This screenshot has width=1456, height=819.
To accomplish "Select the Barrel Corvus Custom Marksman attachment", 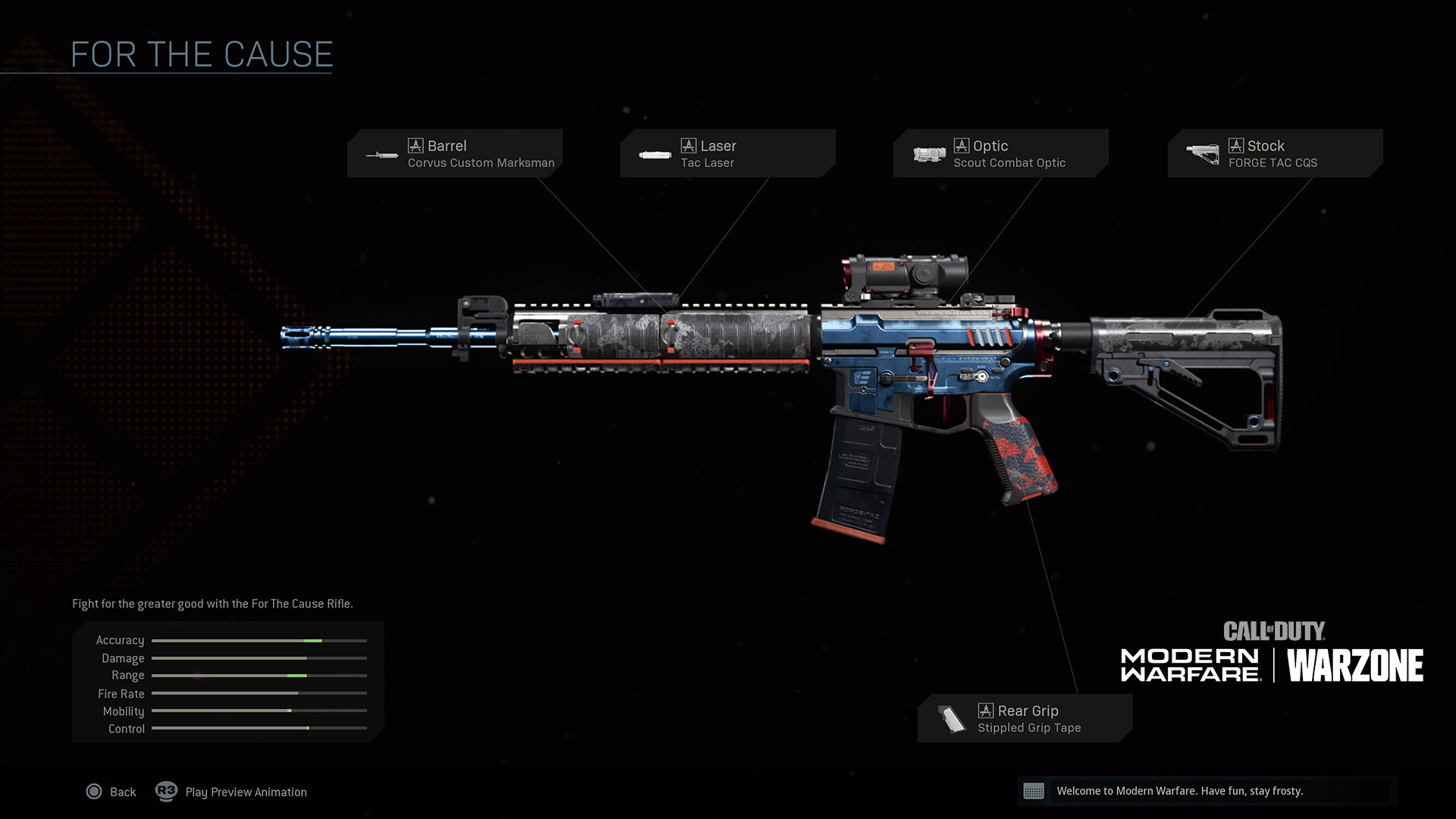I will click(x=455, y=153).
